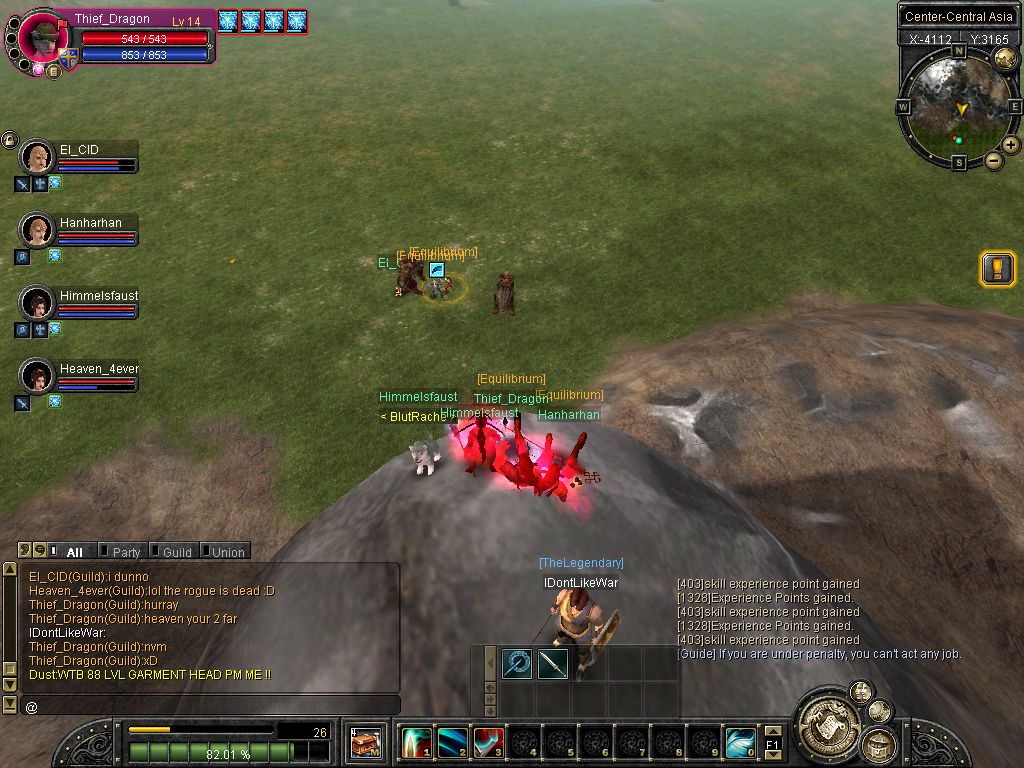Activate the skill in hotbar slot 1
This screenshot has height=768, width=1024.
pyautogui.click(x=416, y=743)
